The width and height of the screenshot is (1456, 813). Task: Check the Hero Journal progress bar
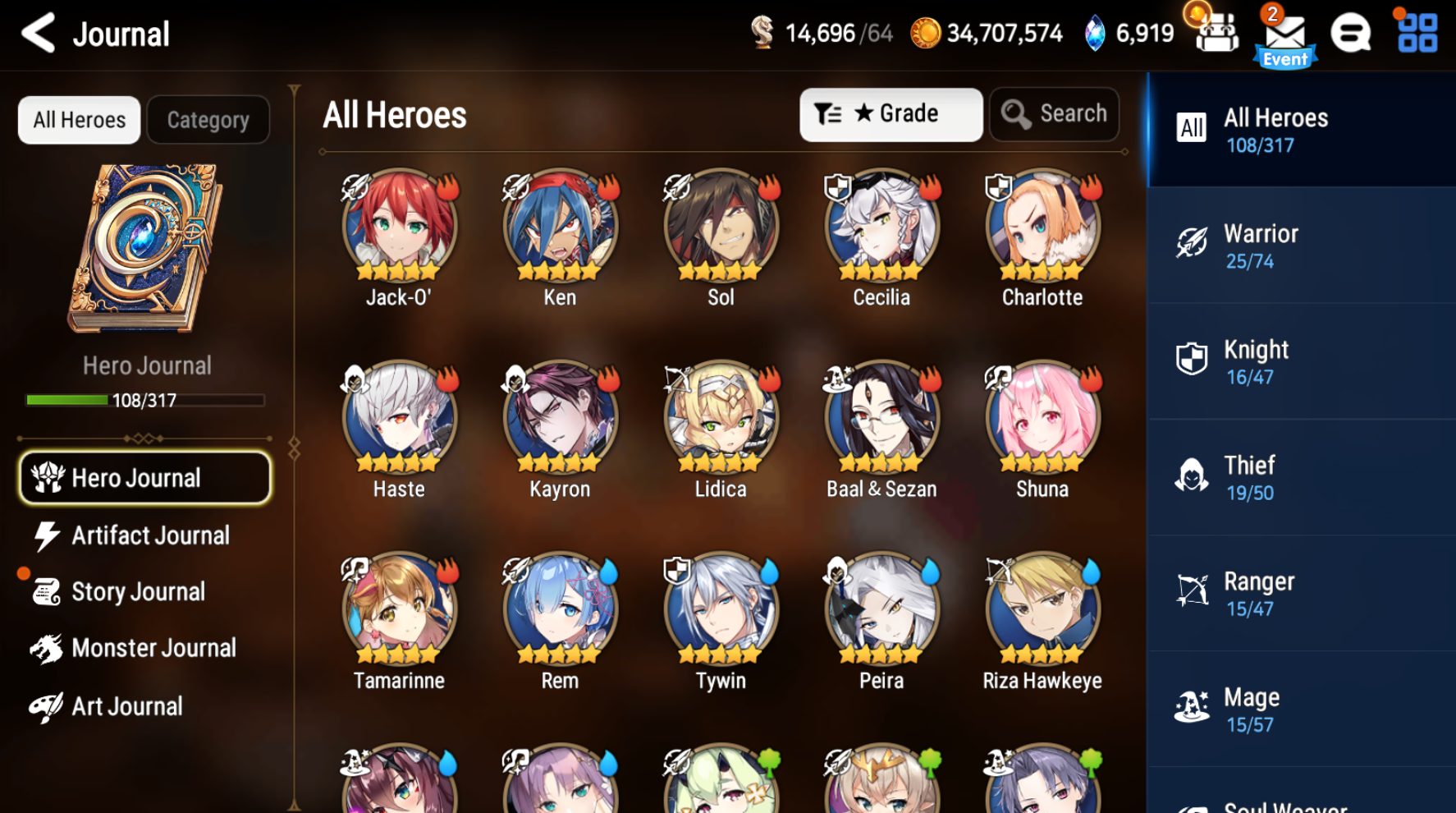[144, 400]
